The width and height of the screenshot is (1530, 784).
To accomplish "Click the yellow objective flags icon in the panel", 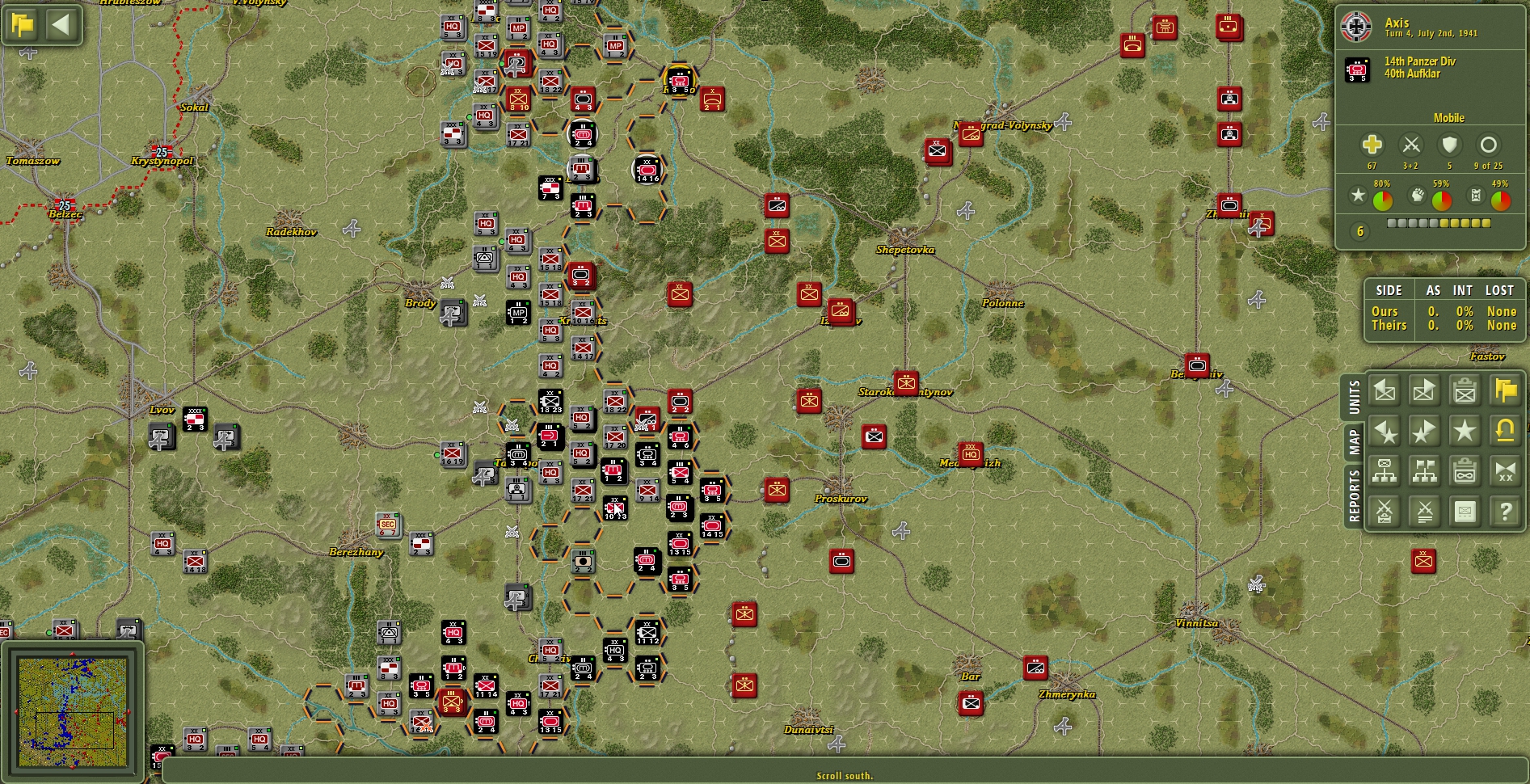I will click(x=1505, y=390).
